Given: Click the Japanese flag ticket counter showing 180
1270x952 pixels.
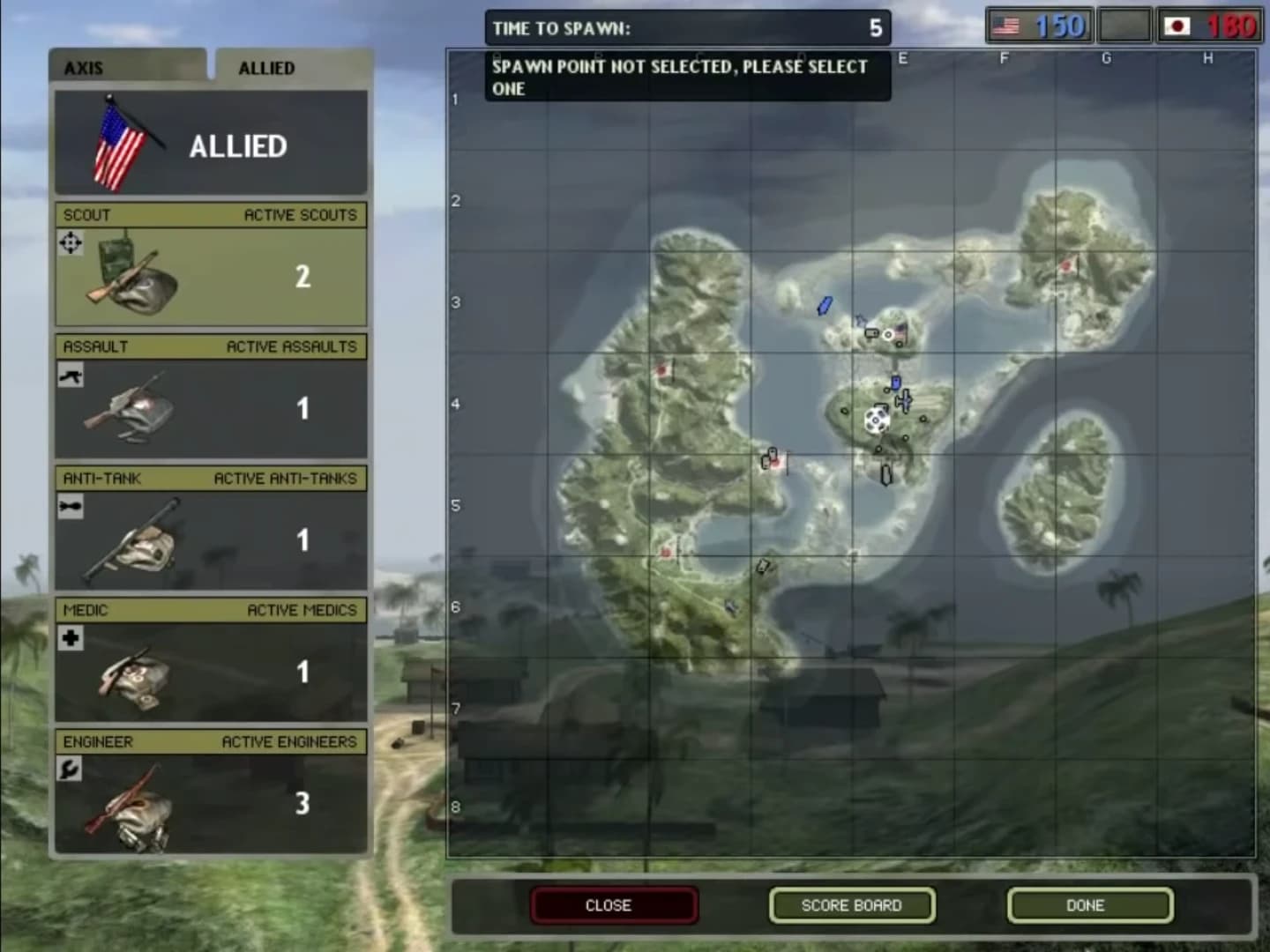Looking at the screenshot, I should point(1211,25).
